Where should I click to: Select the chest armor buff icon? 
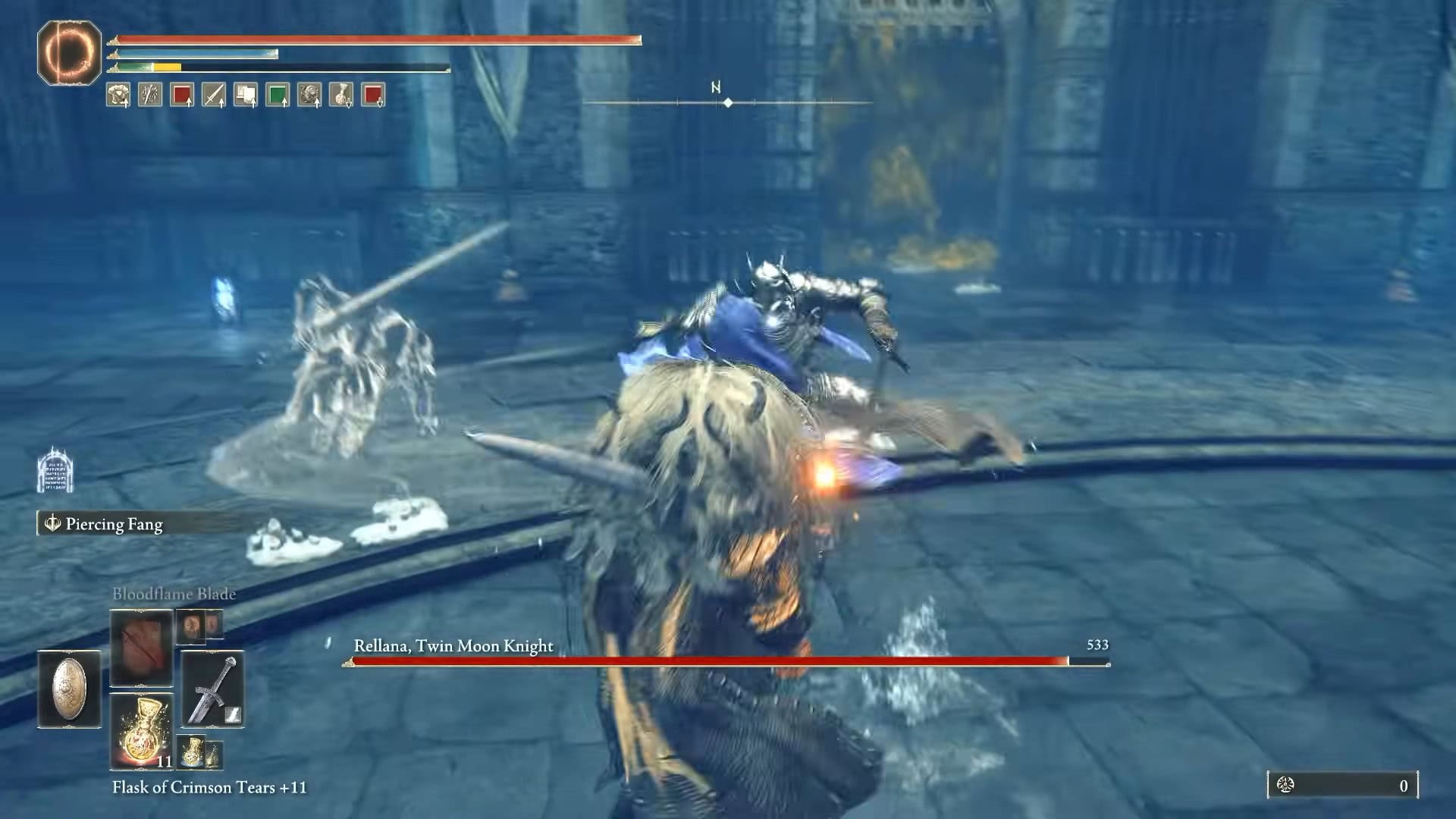coord(118,95)
